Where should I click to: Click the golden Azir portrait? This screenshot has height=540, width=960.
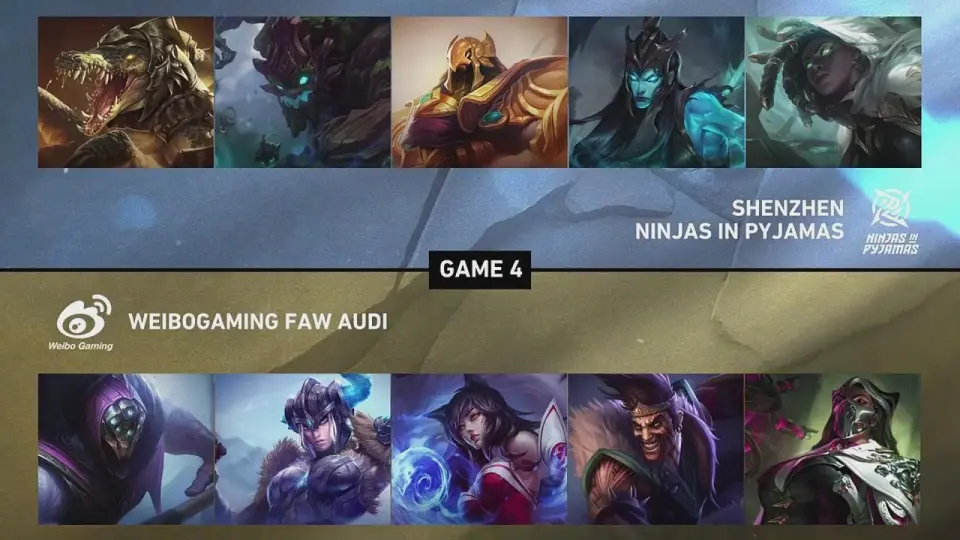point(479,92)
